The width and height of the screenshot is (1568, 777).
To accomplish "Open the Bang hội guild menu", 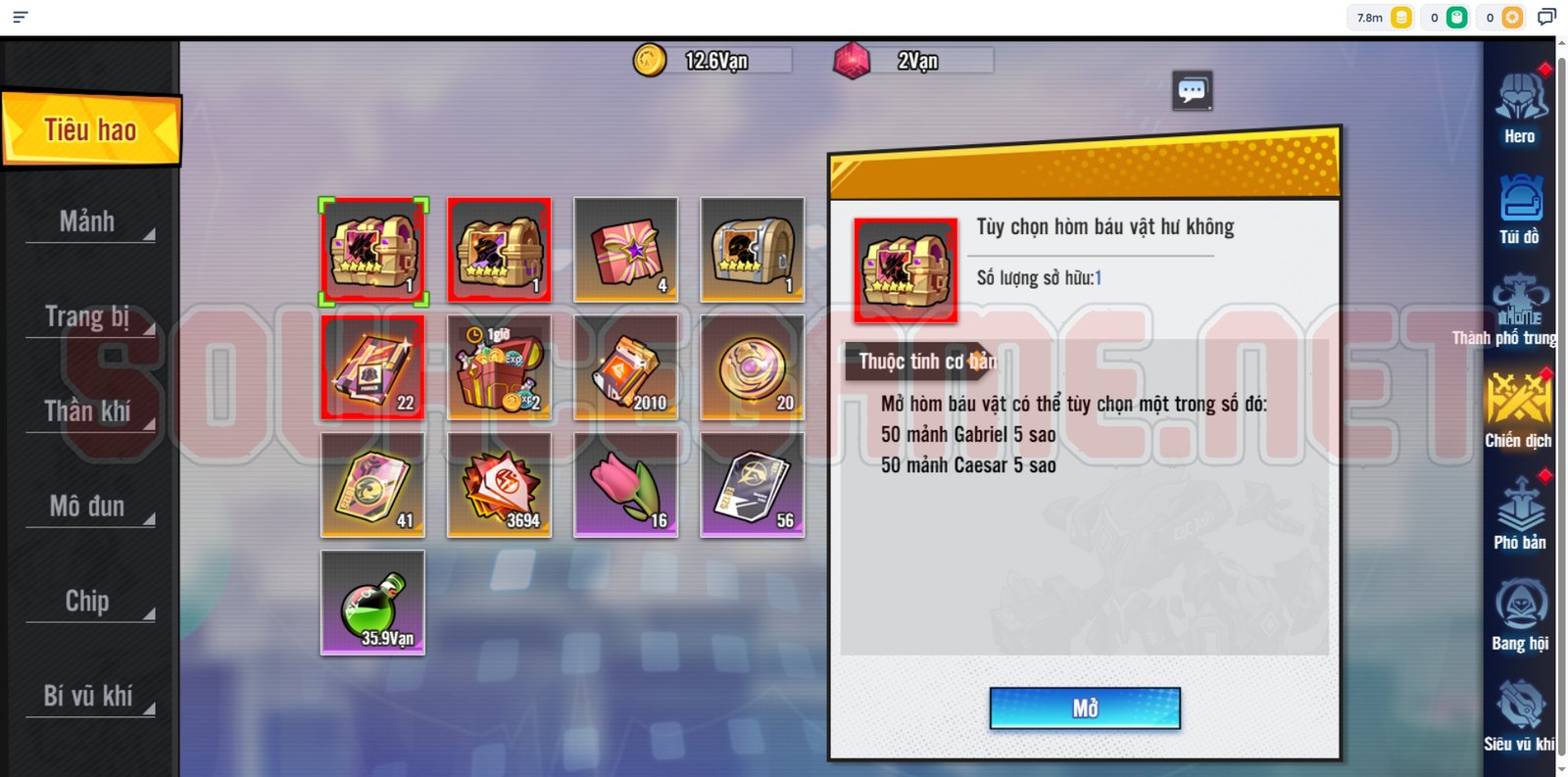I will 1520,615.
